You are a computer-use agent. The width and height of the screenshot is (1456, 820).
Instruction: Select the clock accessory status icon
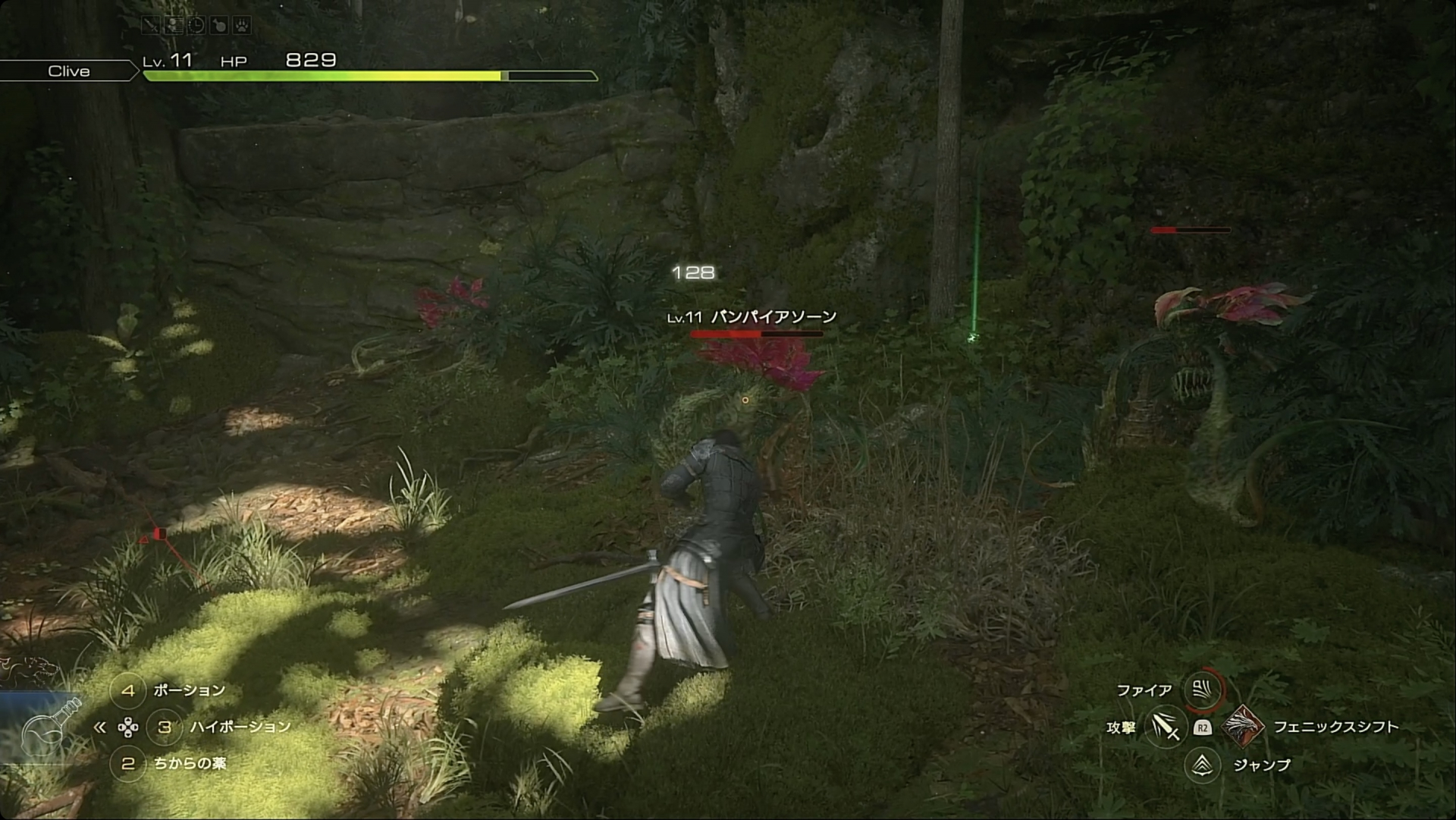[196, 26]
